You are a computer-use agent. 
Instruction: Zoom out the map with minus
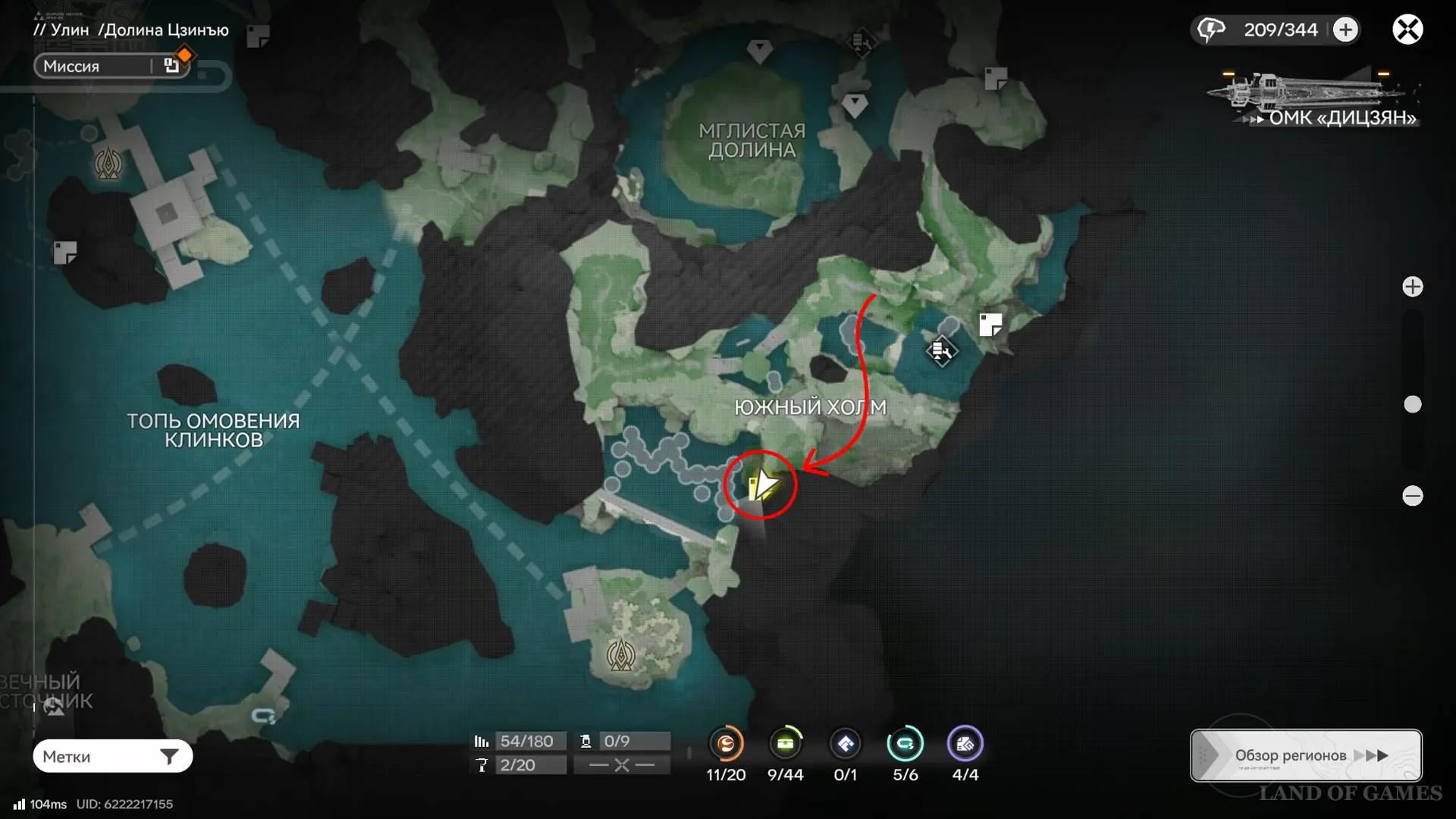coord(1412,496)
